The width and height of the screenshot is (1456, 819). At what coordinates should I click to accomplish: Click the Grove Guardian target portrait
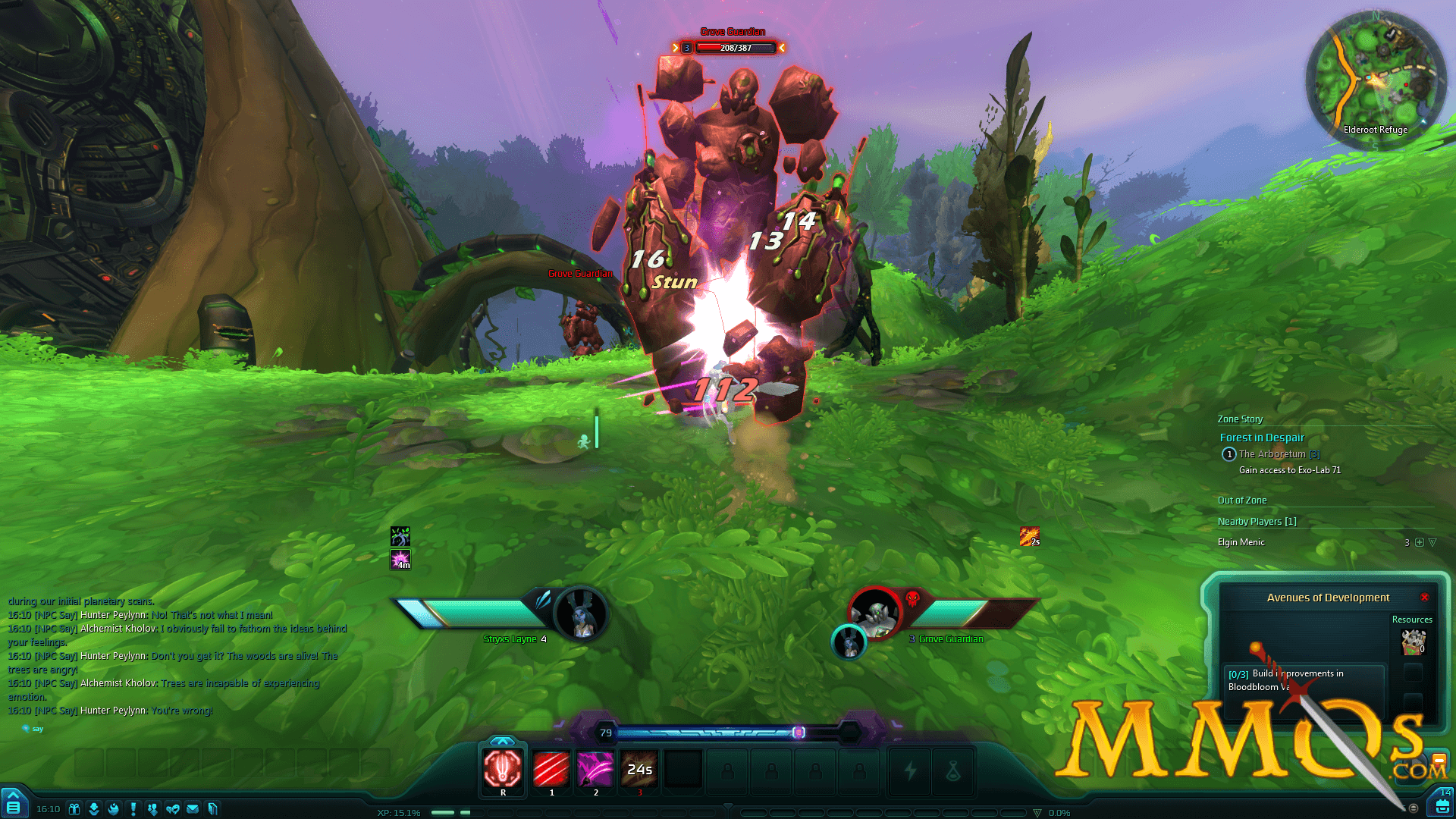[x=876, y=611]
